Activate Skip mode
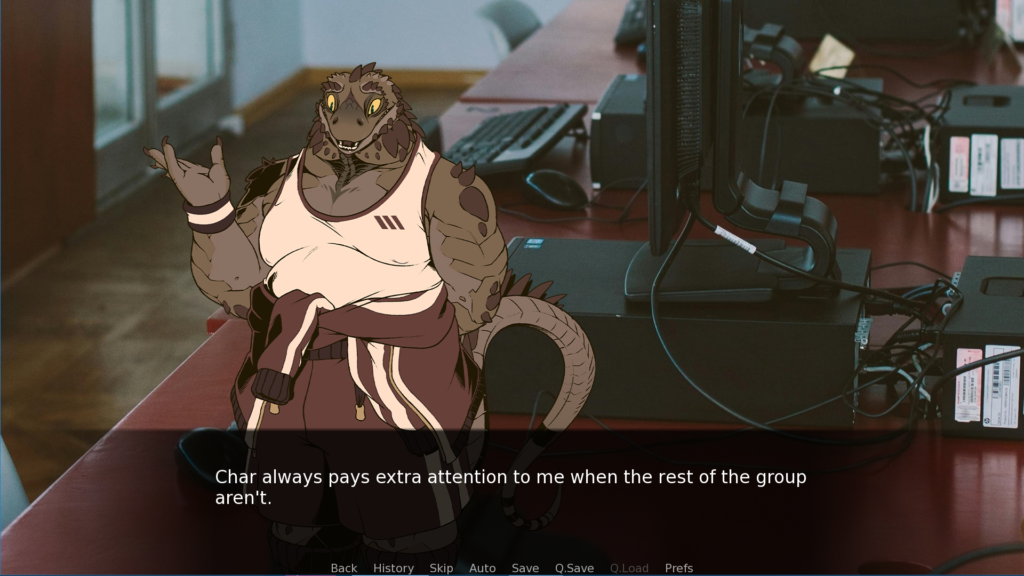1024x576 pixels. click(x=441, y=568)
